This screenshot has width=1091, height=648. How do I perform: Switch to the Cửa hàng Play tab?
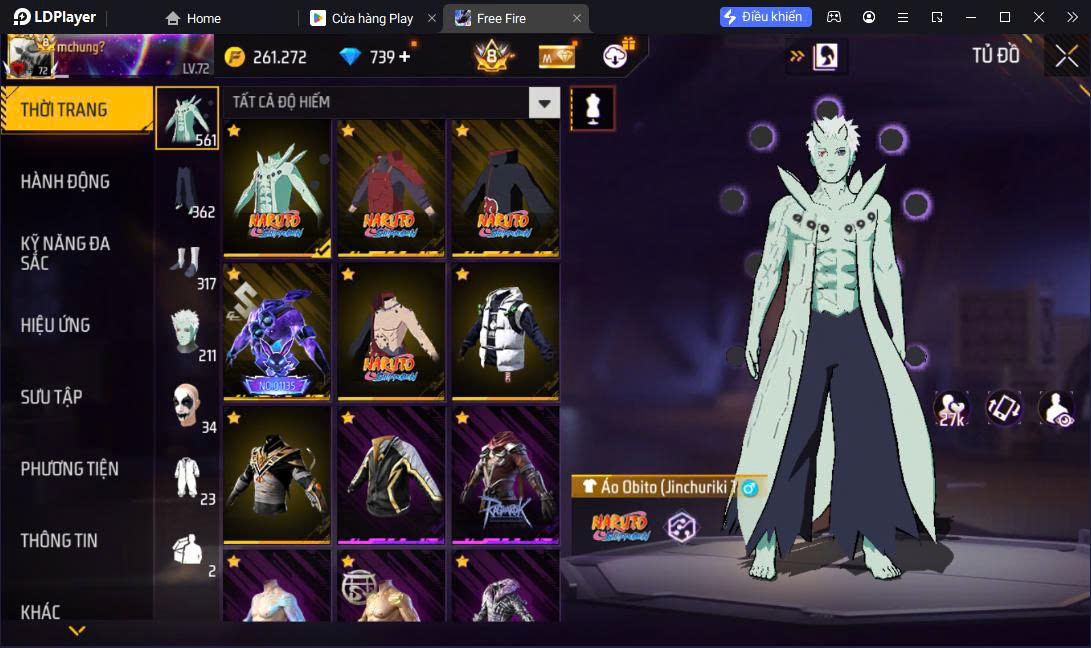point(372,18)
